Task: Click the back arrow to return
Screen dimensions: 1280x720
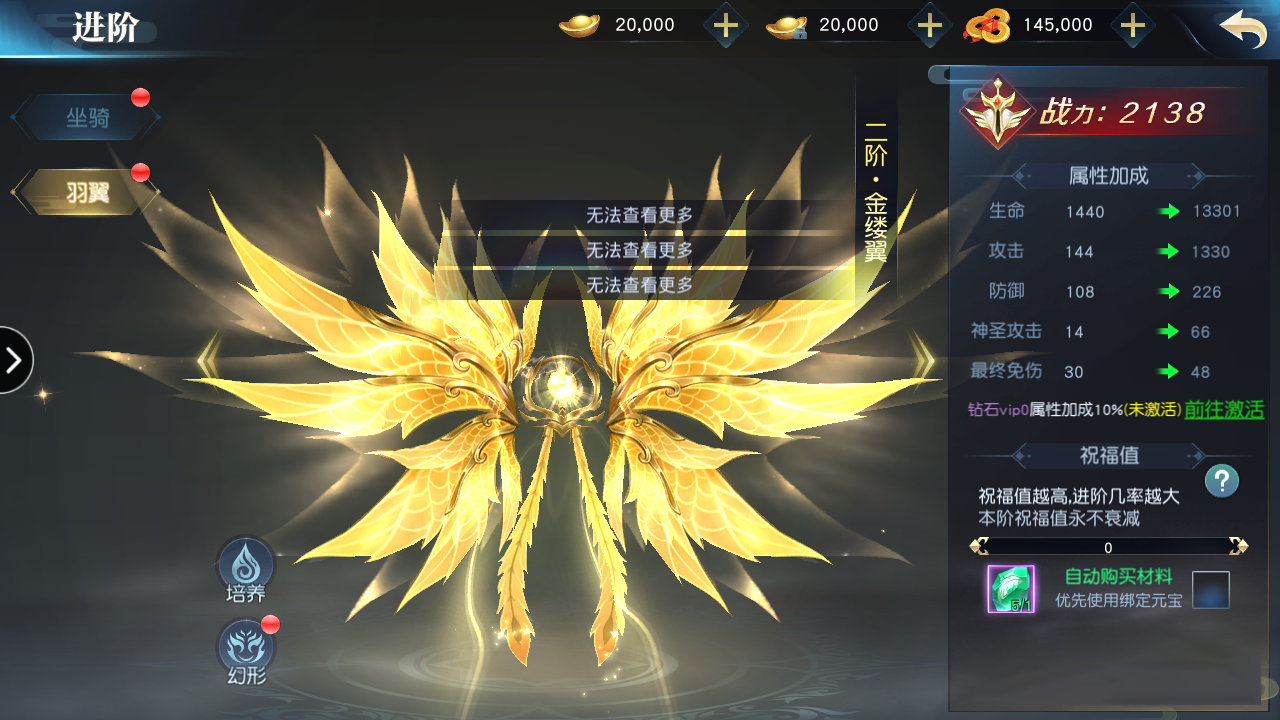Action: (x=1242, y=28)
